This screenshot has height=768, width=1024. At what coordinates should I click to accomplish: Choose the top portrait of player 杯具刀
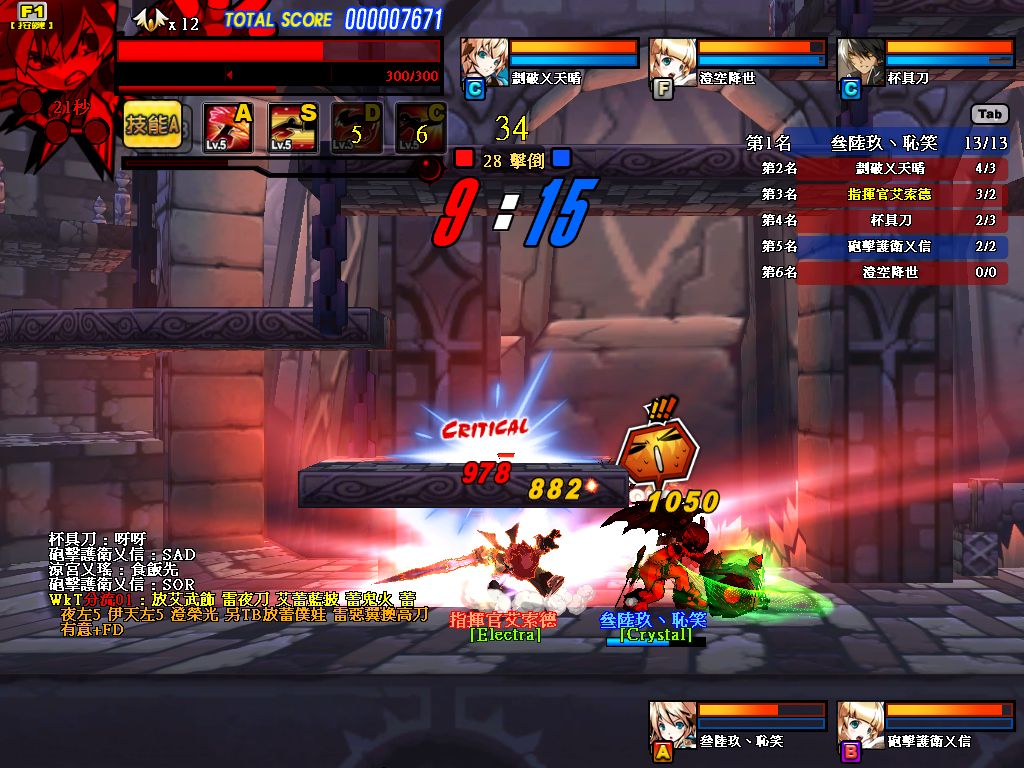(859, 58)
